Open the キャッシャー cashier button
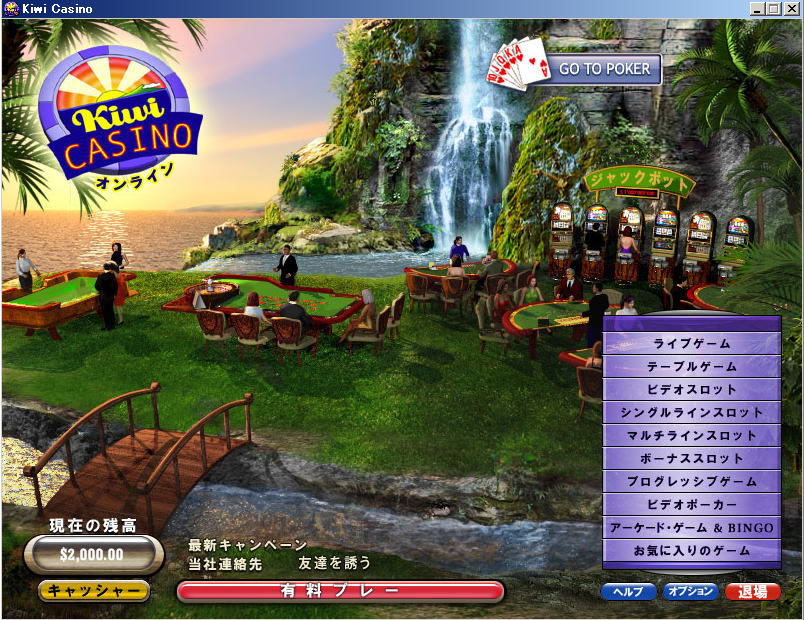804x620 pixels. (x=94, y=591)
